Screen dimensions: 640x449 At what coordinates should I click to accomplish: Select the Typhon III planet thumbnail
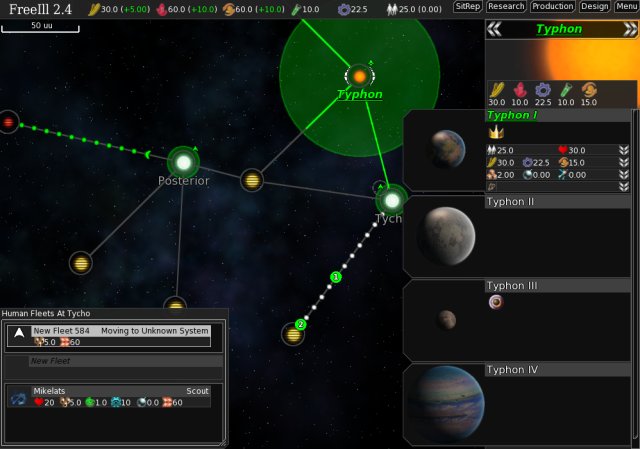[446, 320]
